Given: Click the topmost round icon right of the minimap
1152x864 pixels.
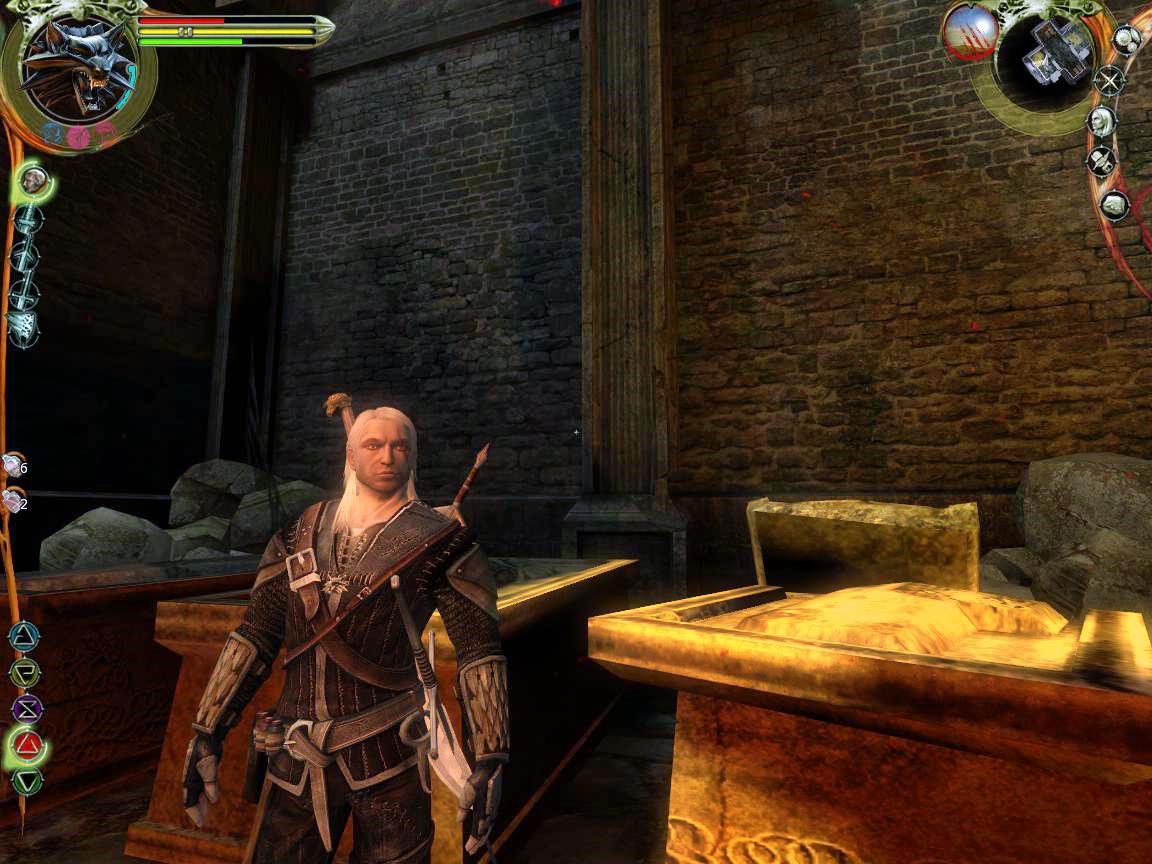Looking at the screenshot, I should pyautogui.click(x=1127, y=39).
